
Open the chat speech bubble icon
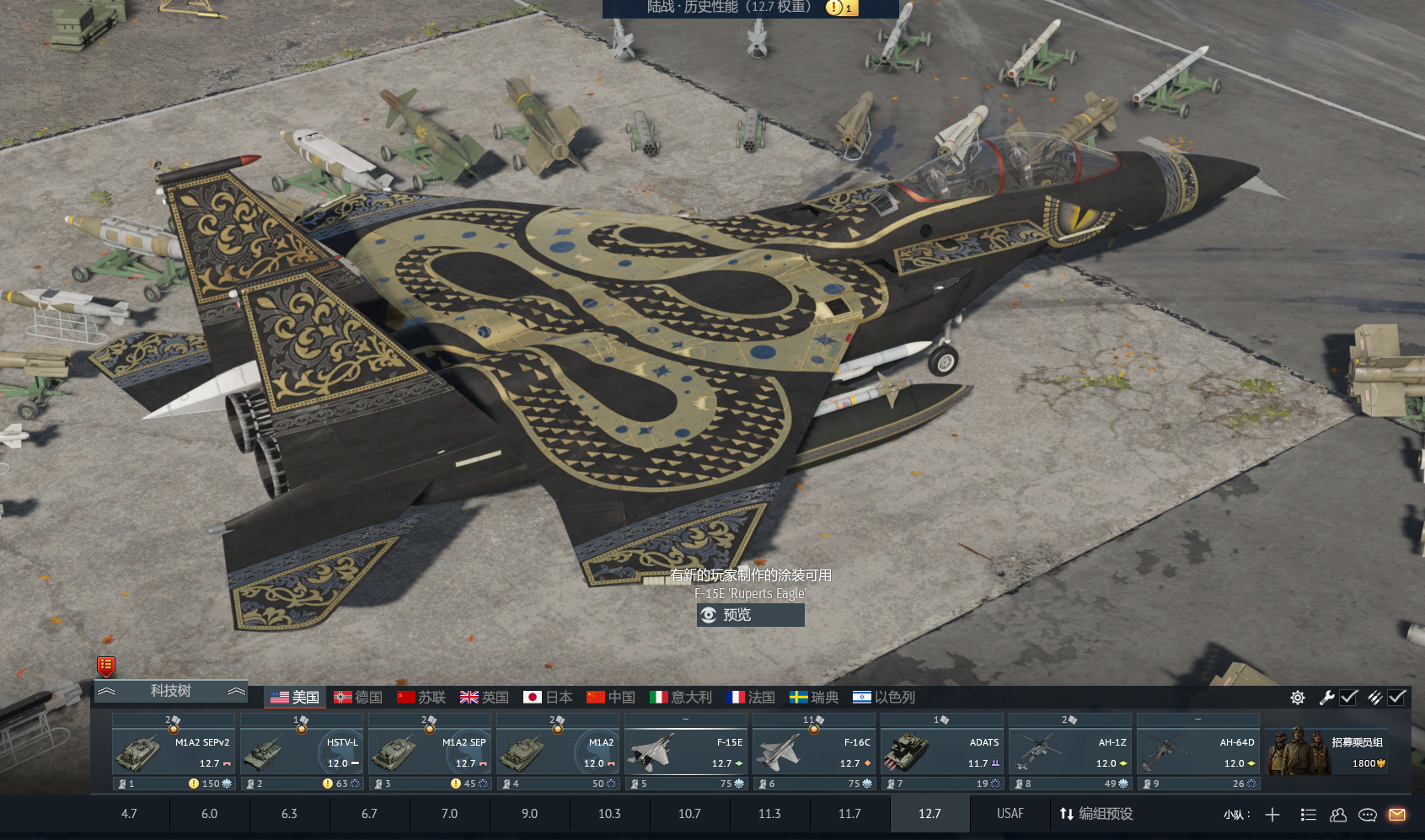click(1368, 815)
